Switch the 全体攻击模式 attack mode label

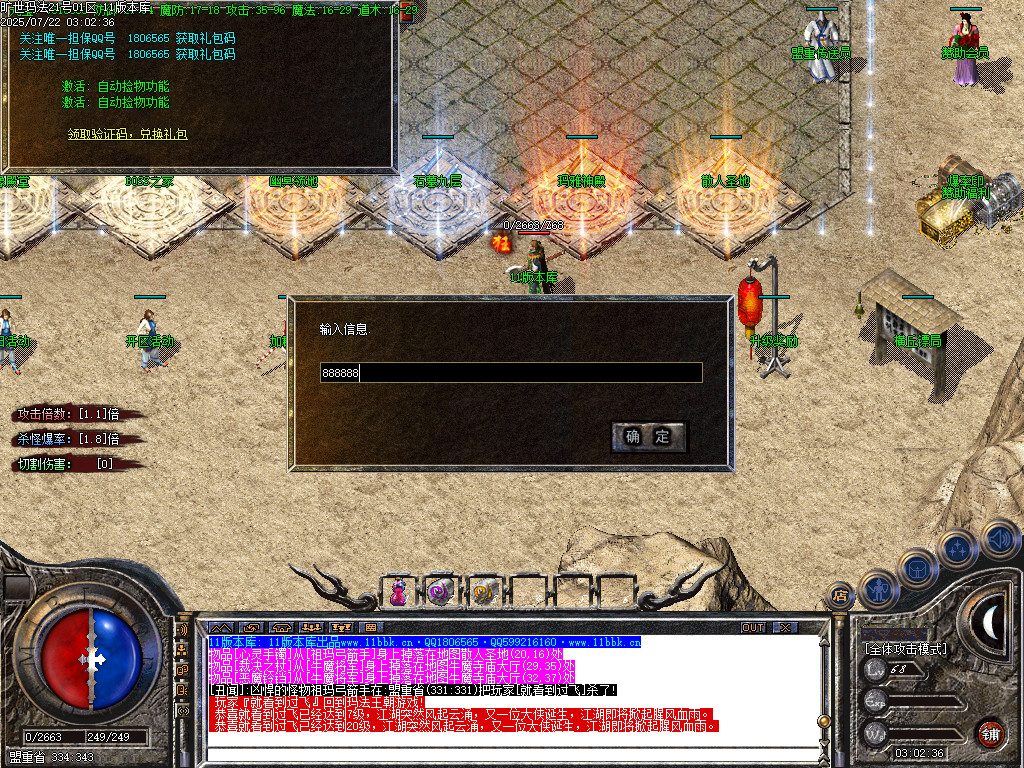click(905, 649)
